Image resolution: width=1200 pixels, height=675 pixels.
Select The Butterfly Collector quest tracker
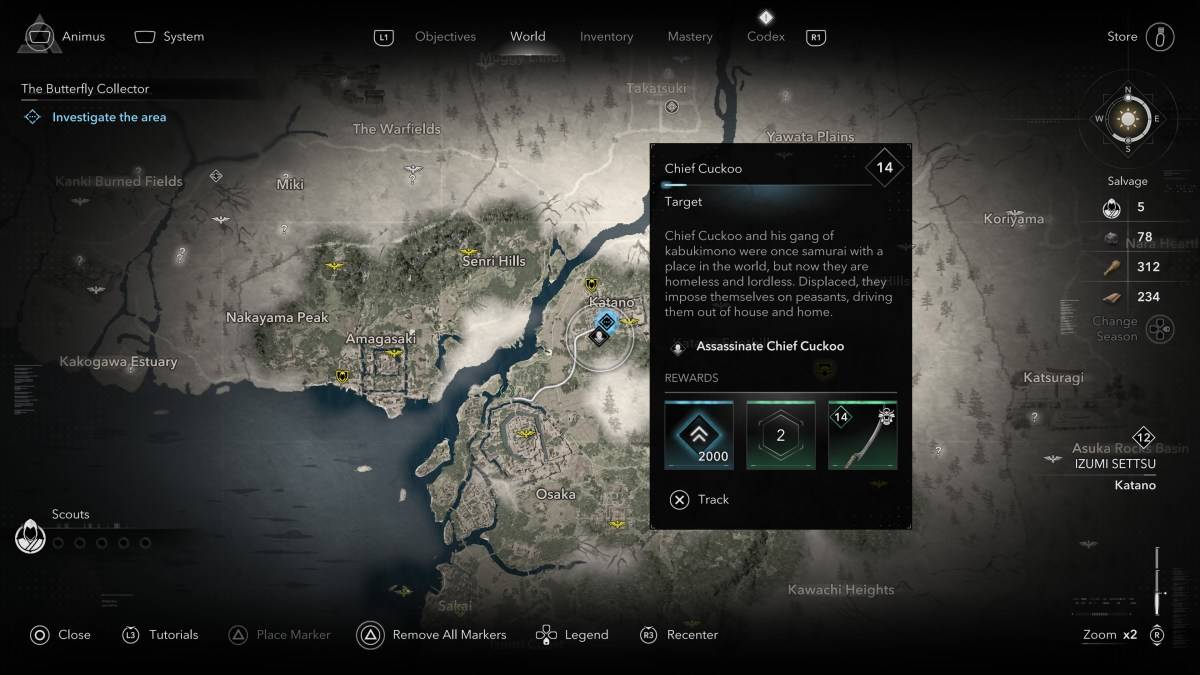[86, 89]
